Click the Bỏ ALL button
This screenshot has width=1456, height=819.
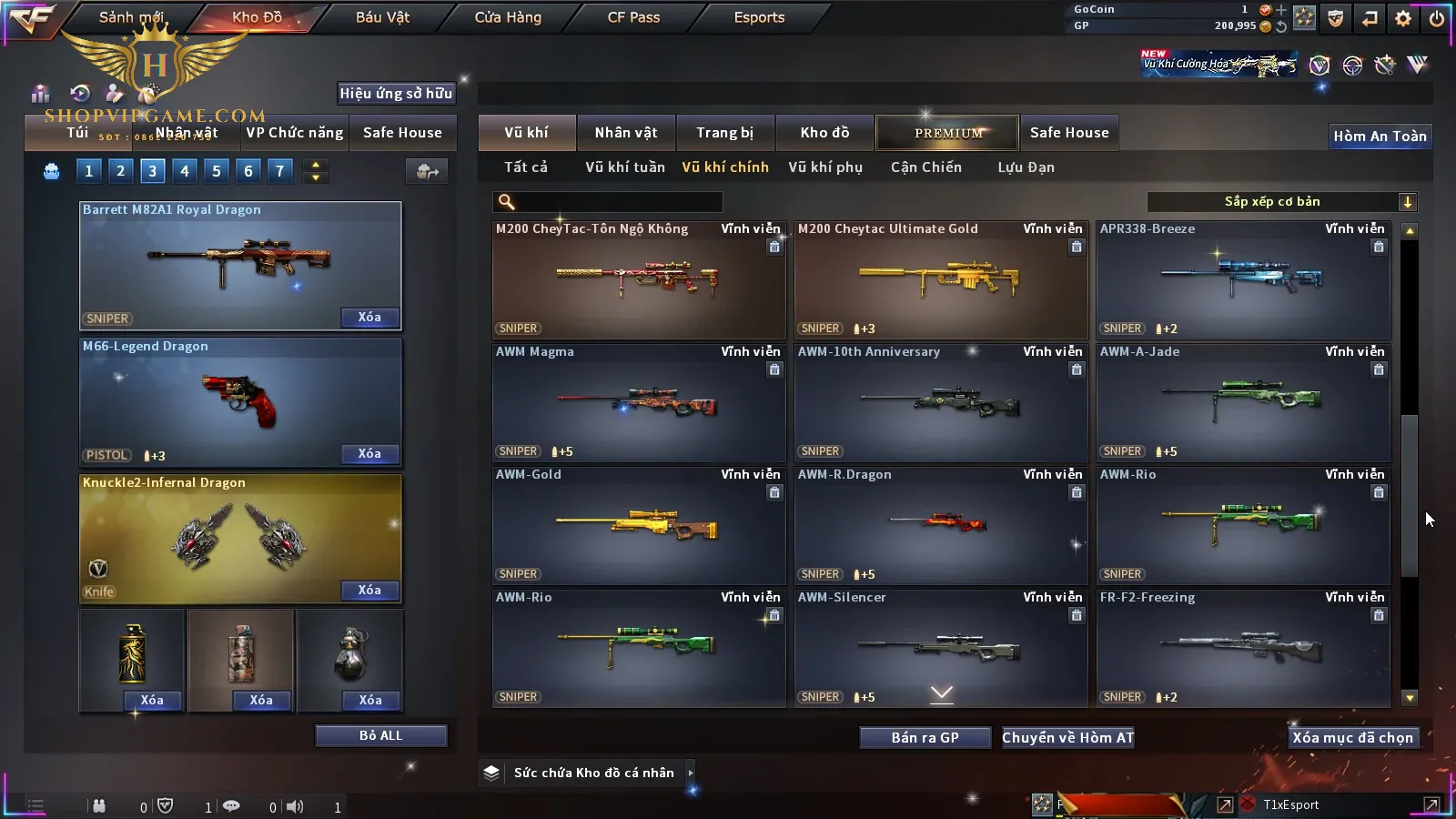380,735
